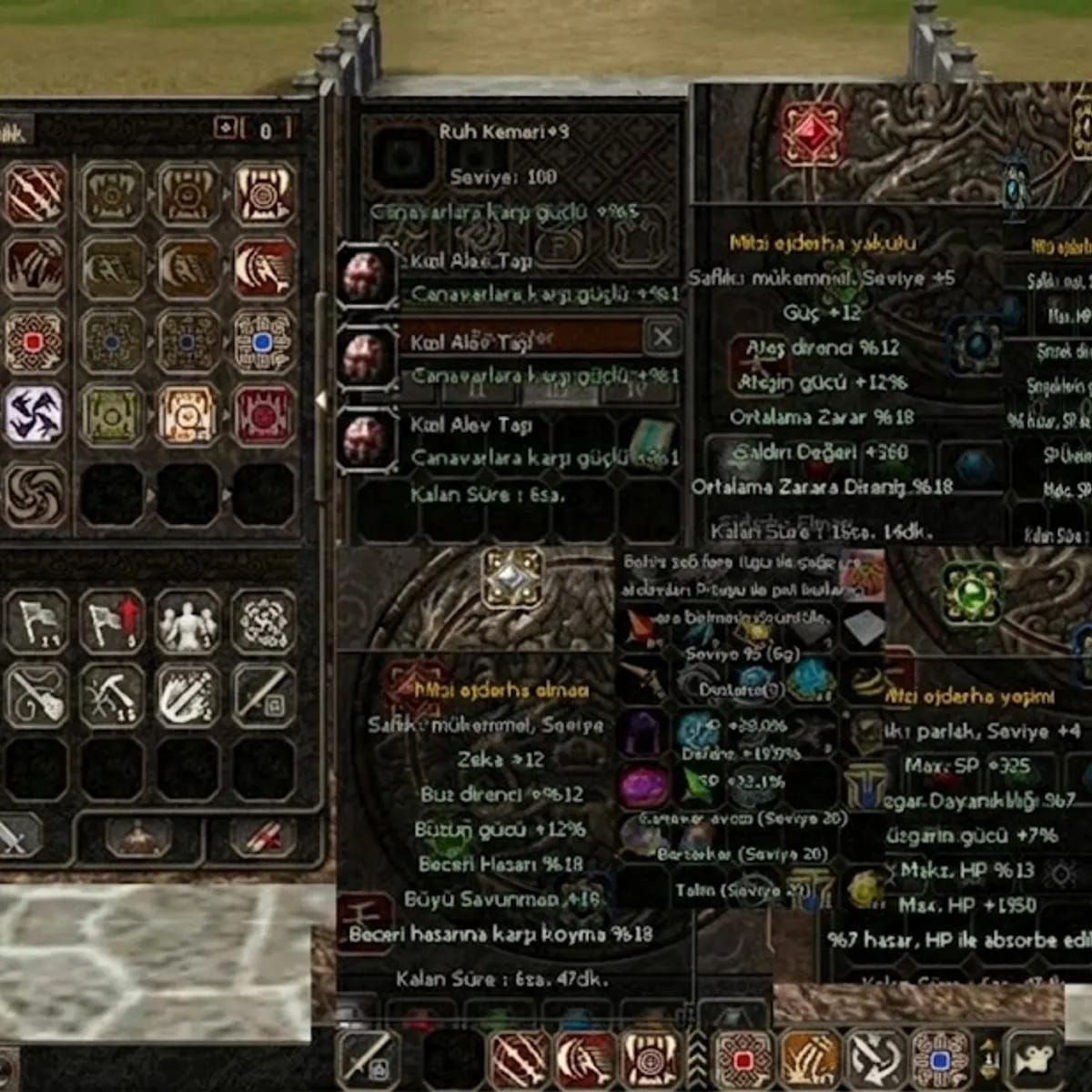This screenshot has height=1092, width=1092.
Task: Choose the crossed-out lute skill icon
Action: [35, 697]
